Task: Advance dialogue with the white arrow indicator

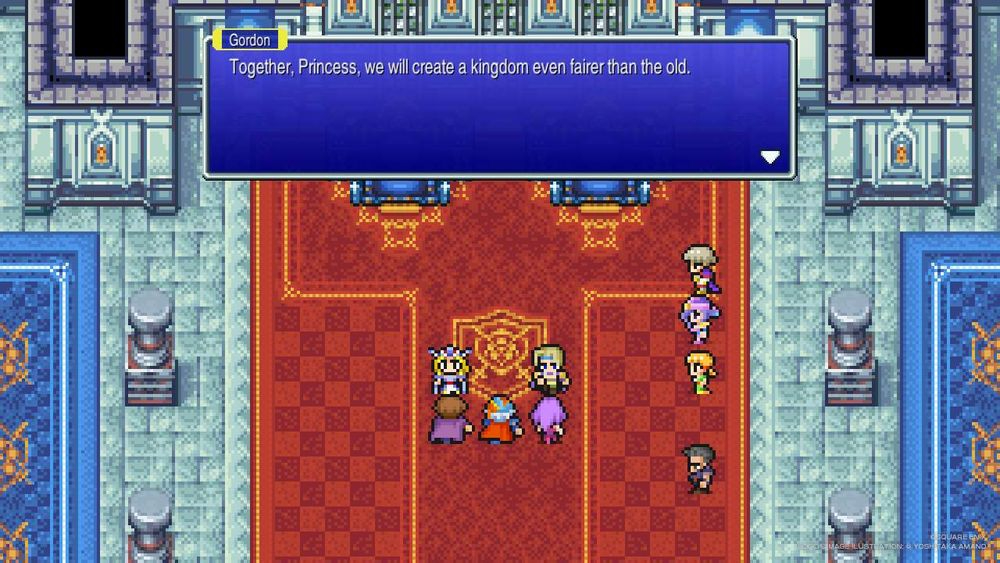Action: [770, 157]
